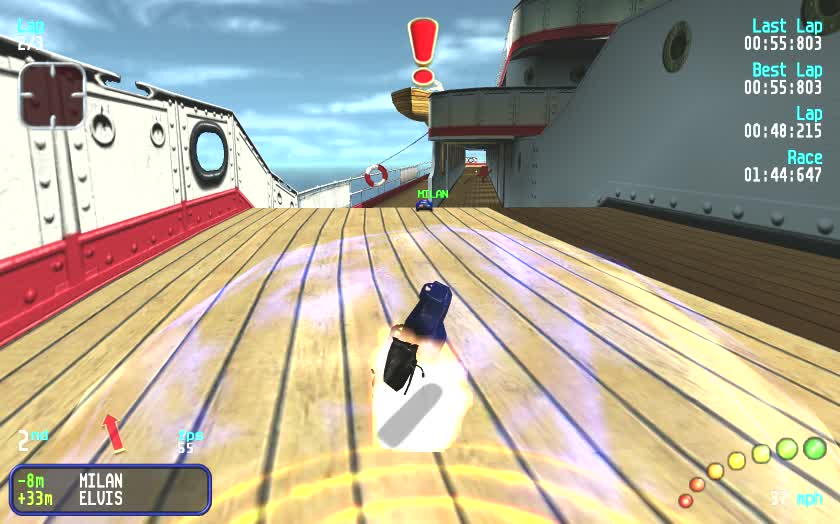Screen dimensions: 840x524
Task: Click the ELVIS row in the gap panel
Action: coord(109,498)
